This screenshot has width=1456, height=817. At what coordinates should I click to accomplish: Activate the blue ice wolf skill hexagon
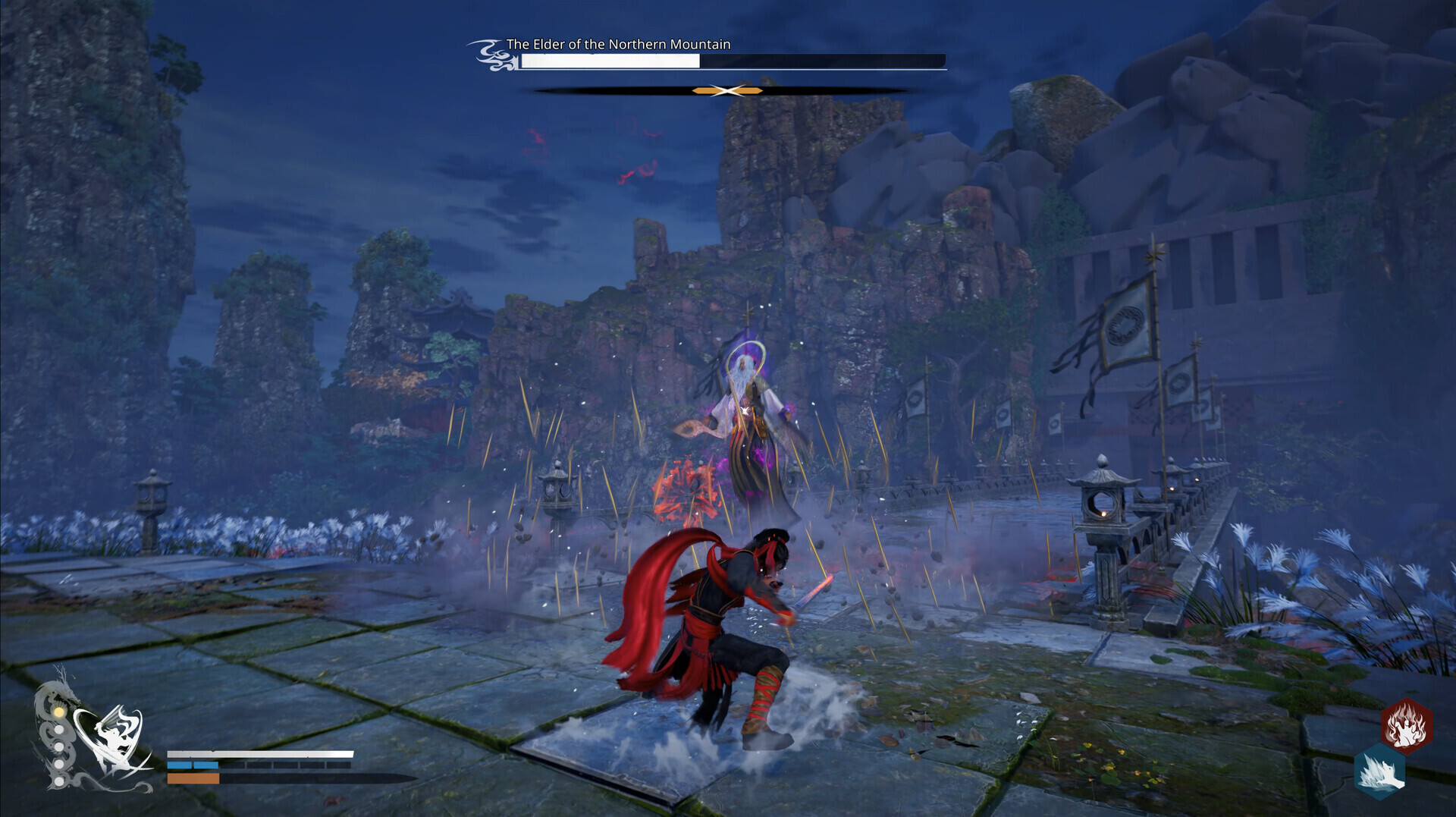(1379, 771)
